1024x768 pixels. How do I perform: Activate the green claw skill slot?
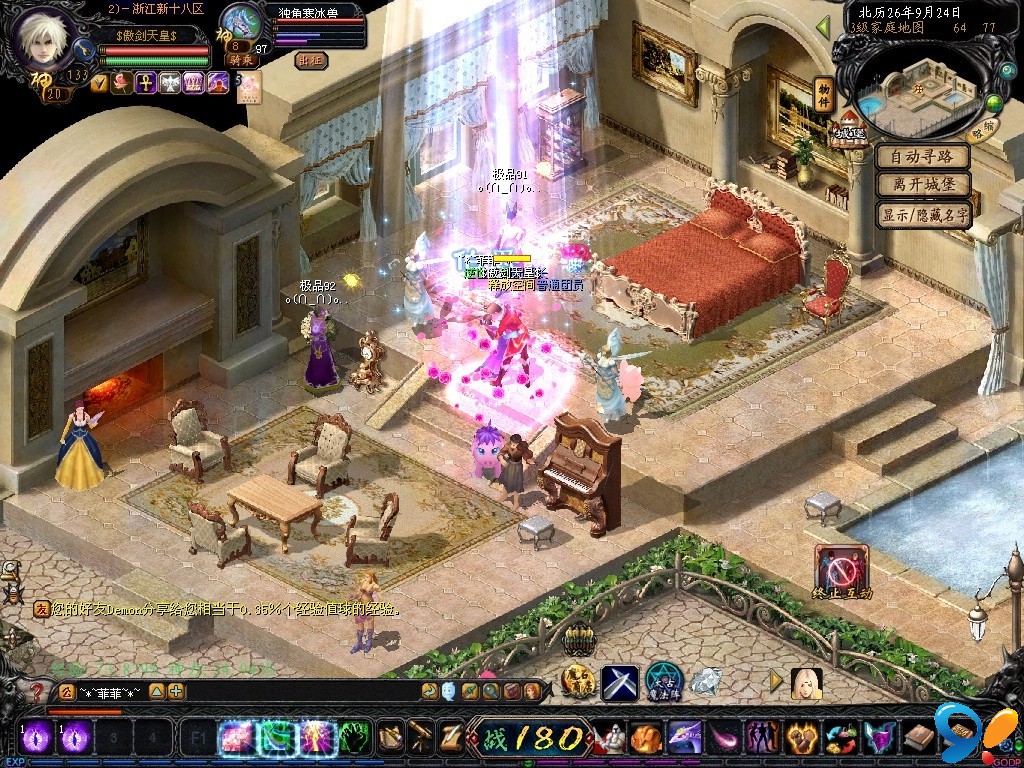tap(355, 738)
